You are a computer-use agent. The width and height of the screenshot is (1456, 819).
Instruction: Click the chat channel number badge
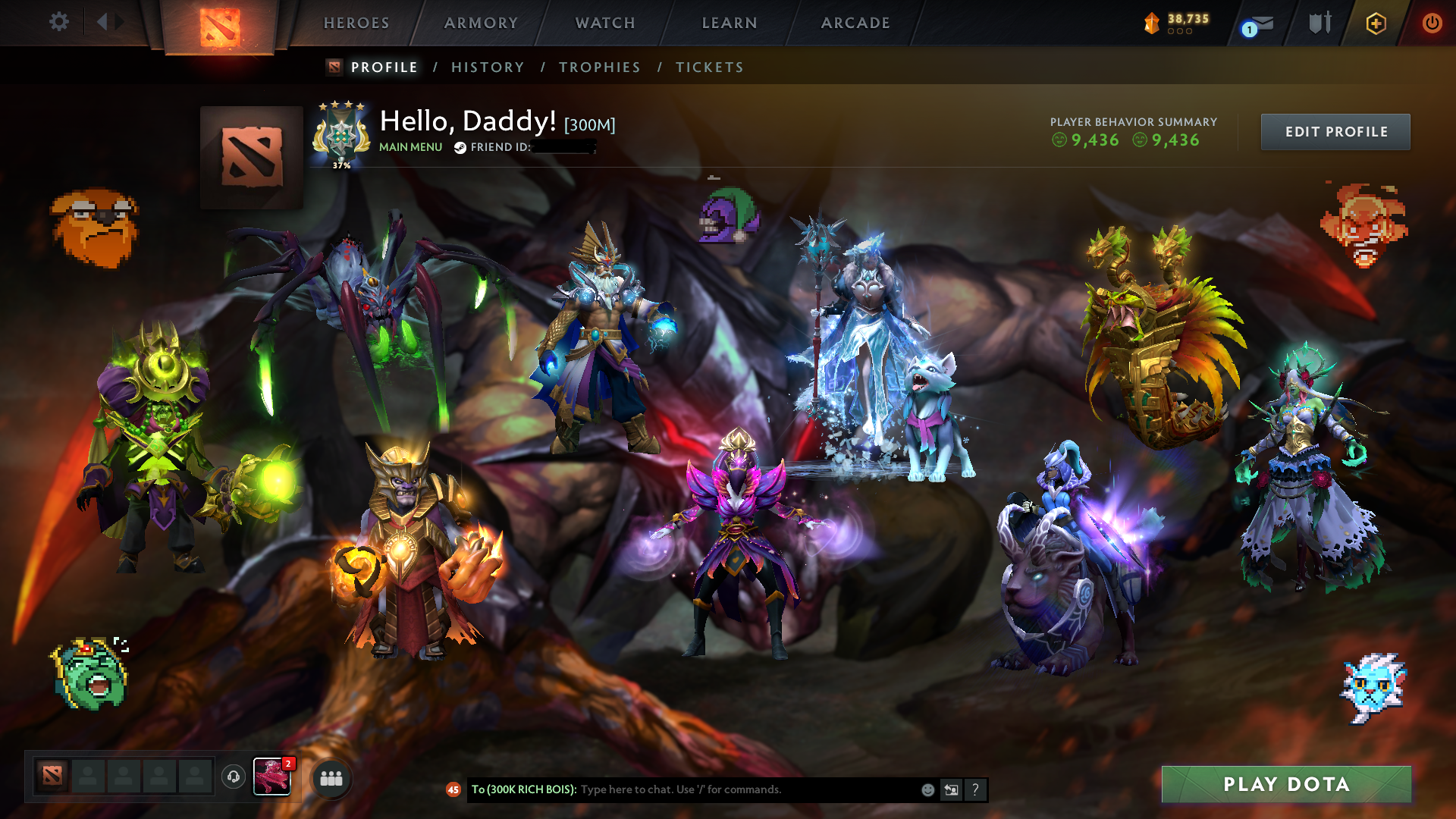[x=453, y=789]
